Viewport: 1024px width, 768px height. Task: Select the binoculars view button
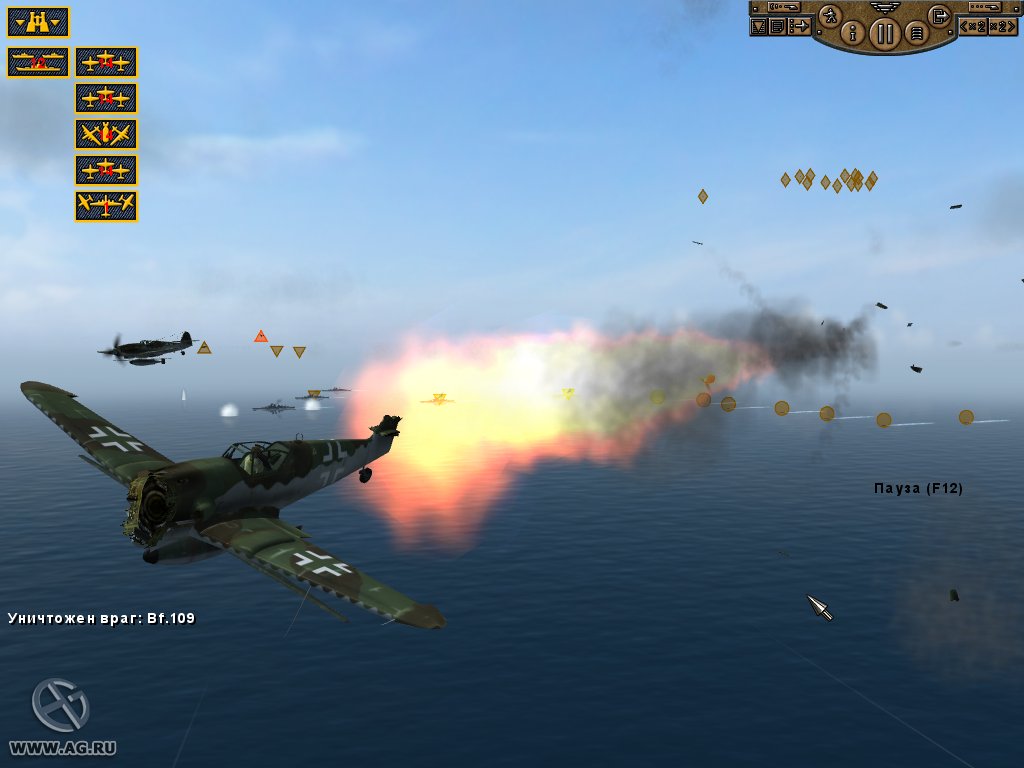tap(38, 22)
